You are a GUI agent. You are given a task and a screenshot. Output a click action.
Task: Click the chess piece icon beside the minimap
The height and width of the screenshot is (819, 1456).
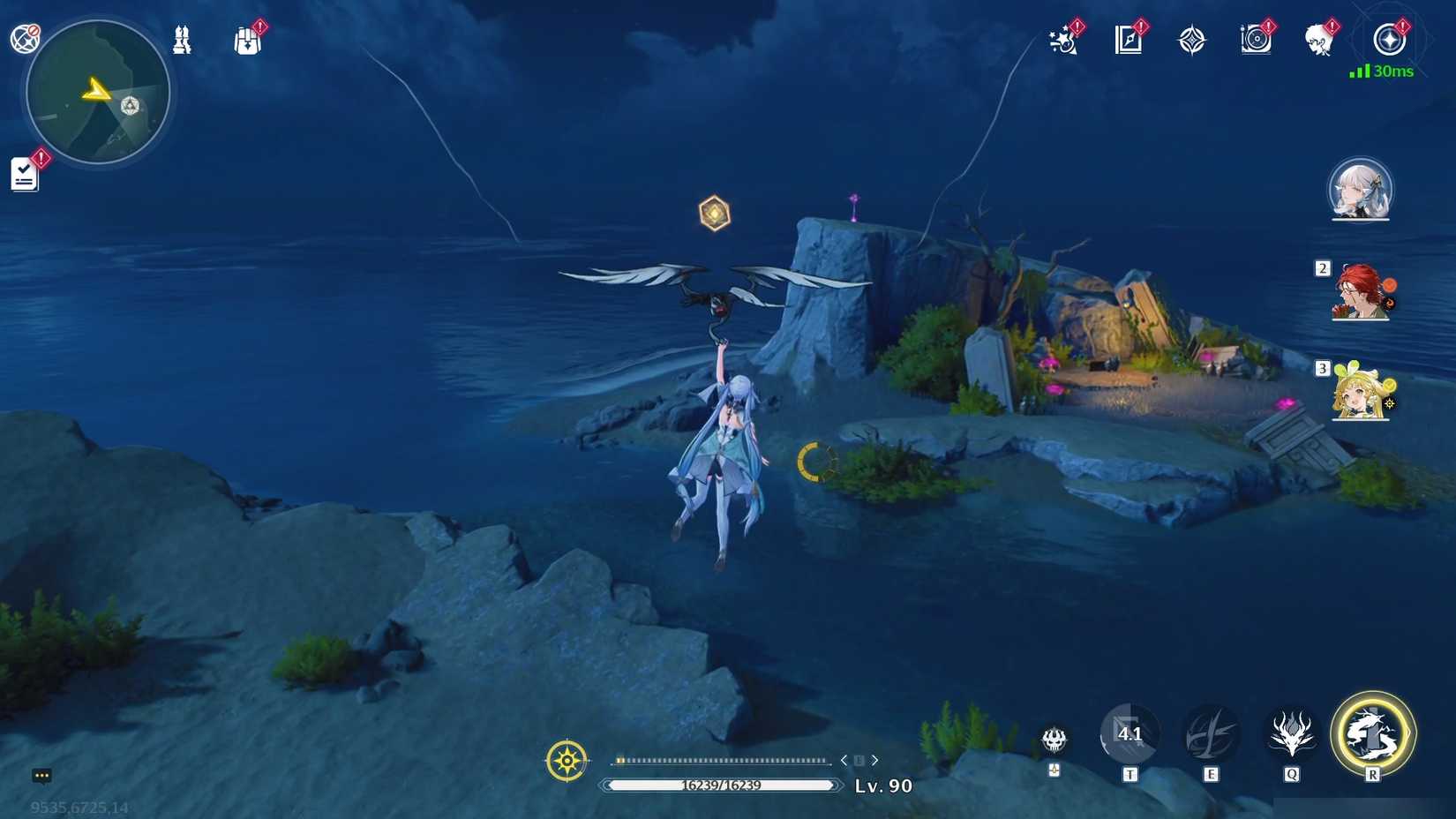pos(182,39)
